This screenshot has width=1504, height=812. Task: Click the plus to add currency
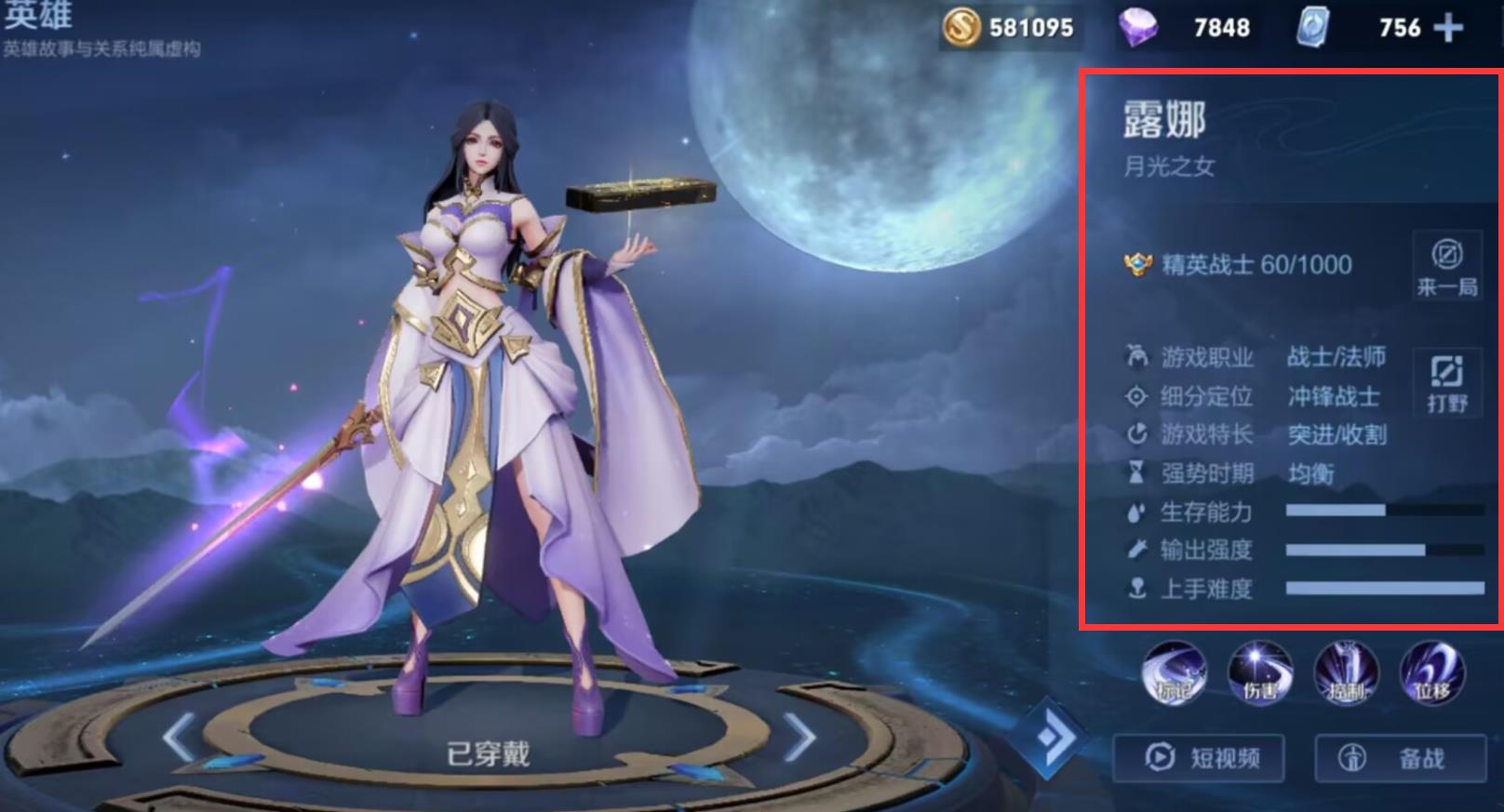tap(1446, 28)
